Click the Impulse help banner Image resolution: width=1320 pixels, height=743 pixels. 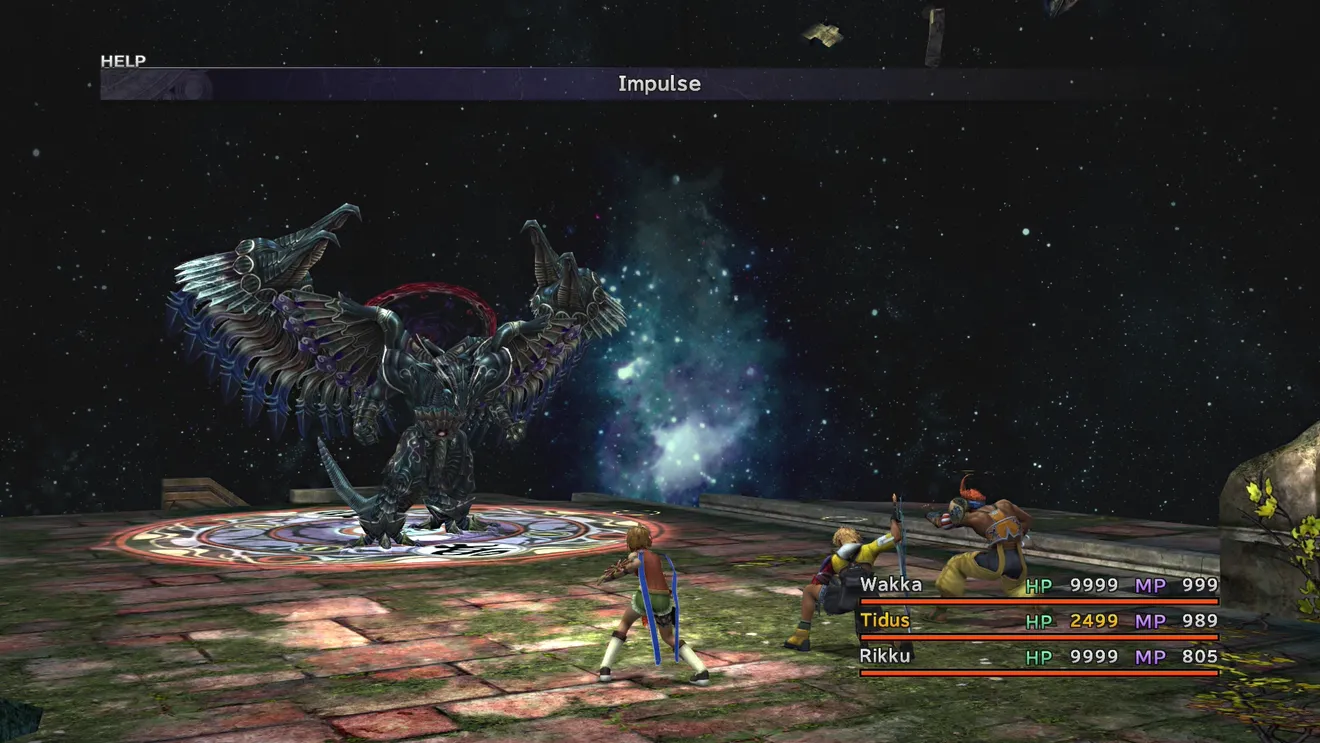658,84
